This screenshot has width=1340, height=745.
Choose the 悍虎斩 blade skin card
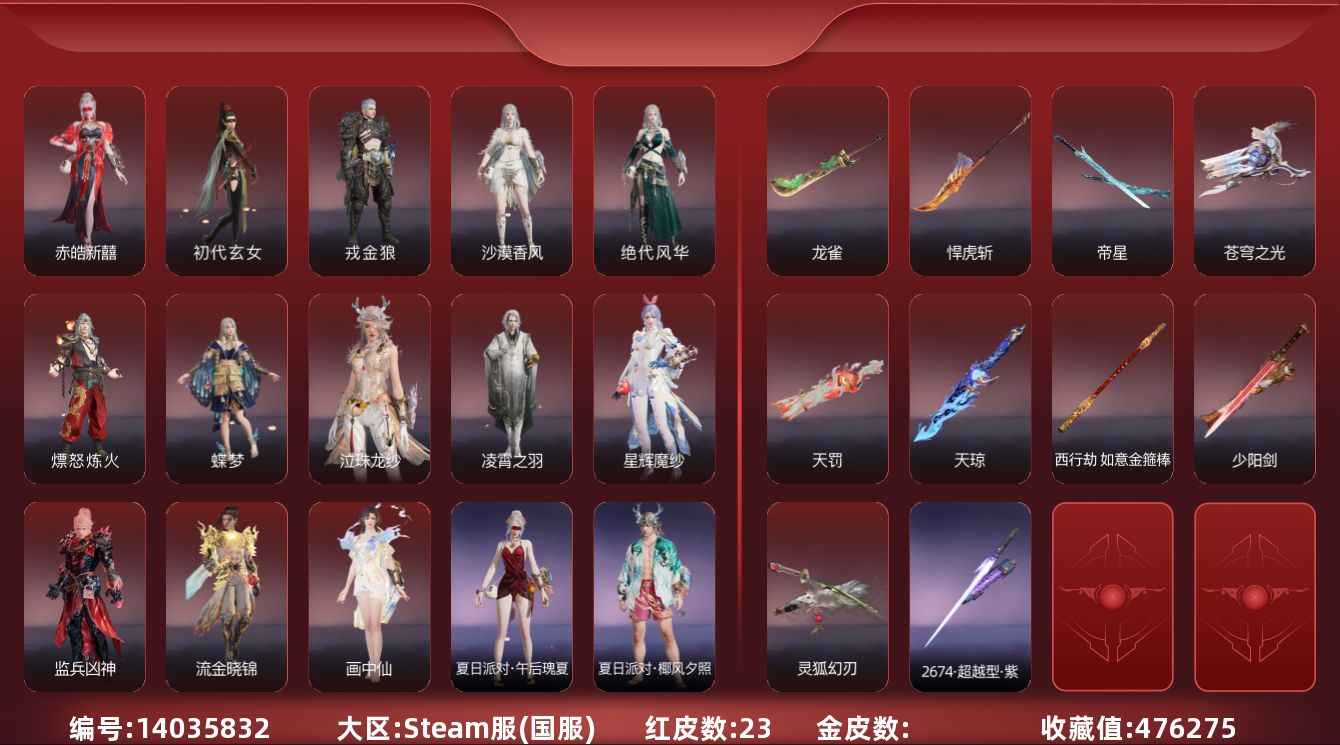pos(969,180)
